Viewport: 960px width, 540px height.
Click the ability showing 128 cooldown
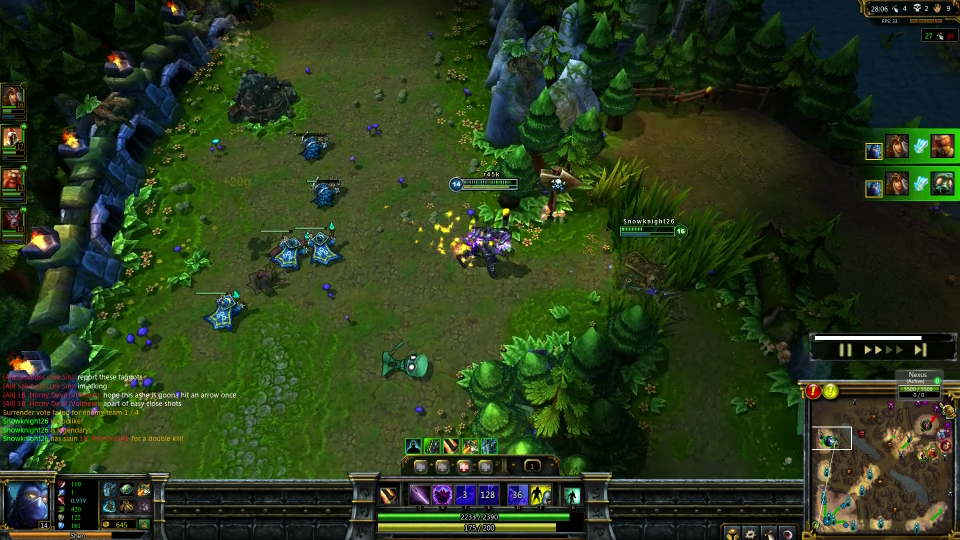(x=488, y=494)
